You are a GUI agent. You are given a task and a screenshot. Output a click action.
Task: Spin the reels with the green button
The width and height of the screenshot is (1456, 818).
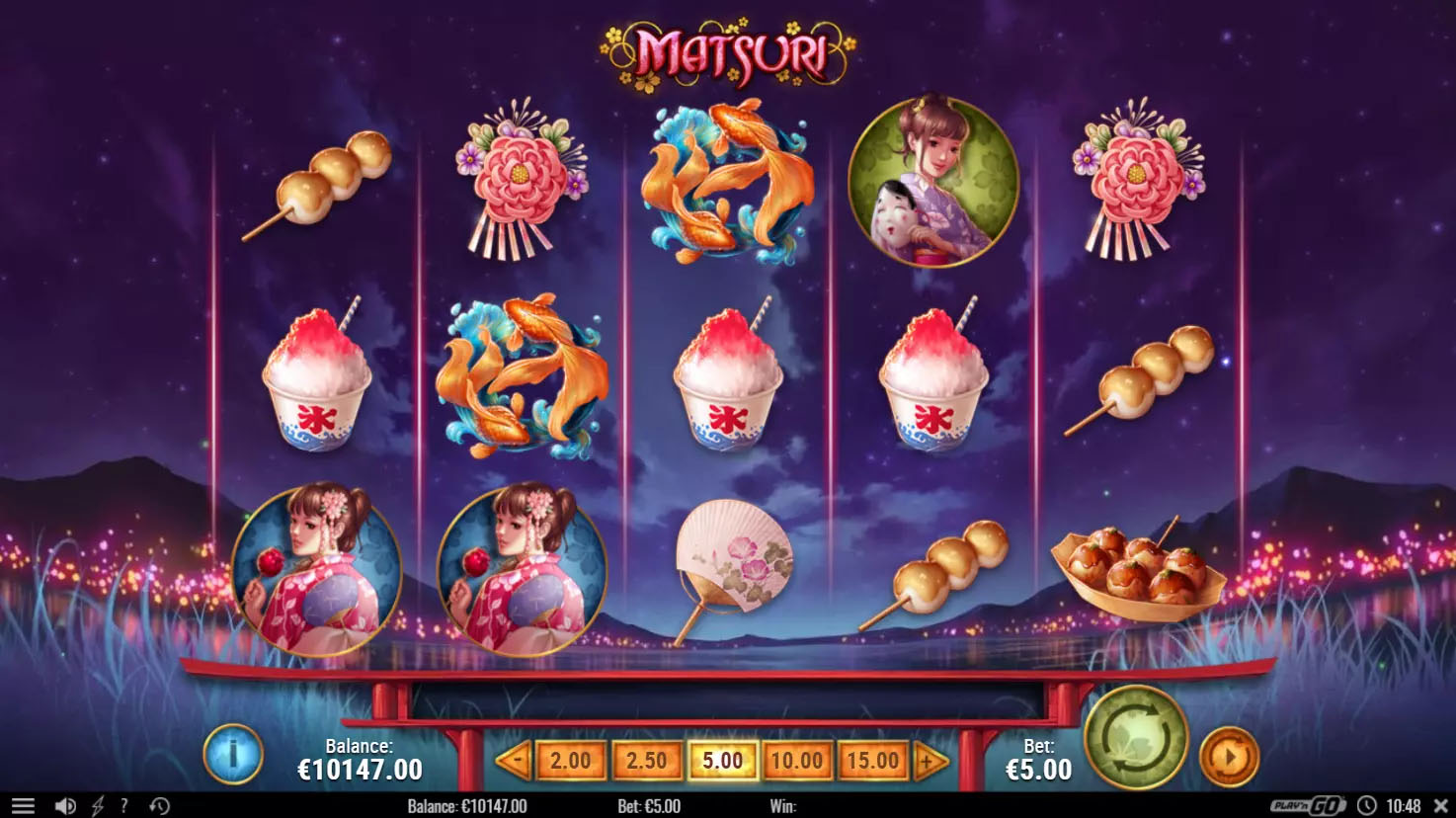click(x=1136, y=737)
